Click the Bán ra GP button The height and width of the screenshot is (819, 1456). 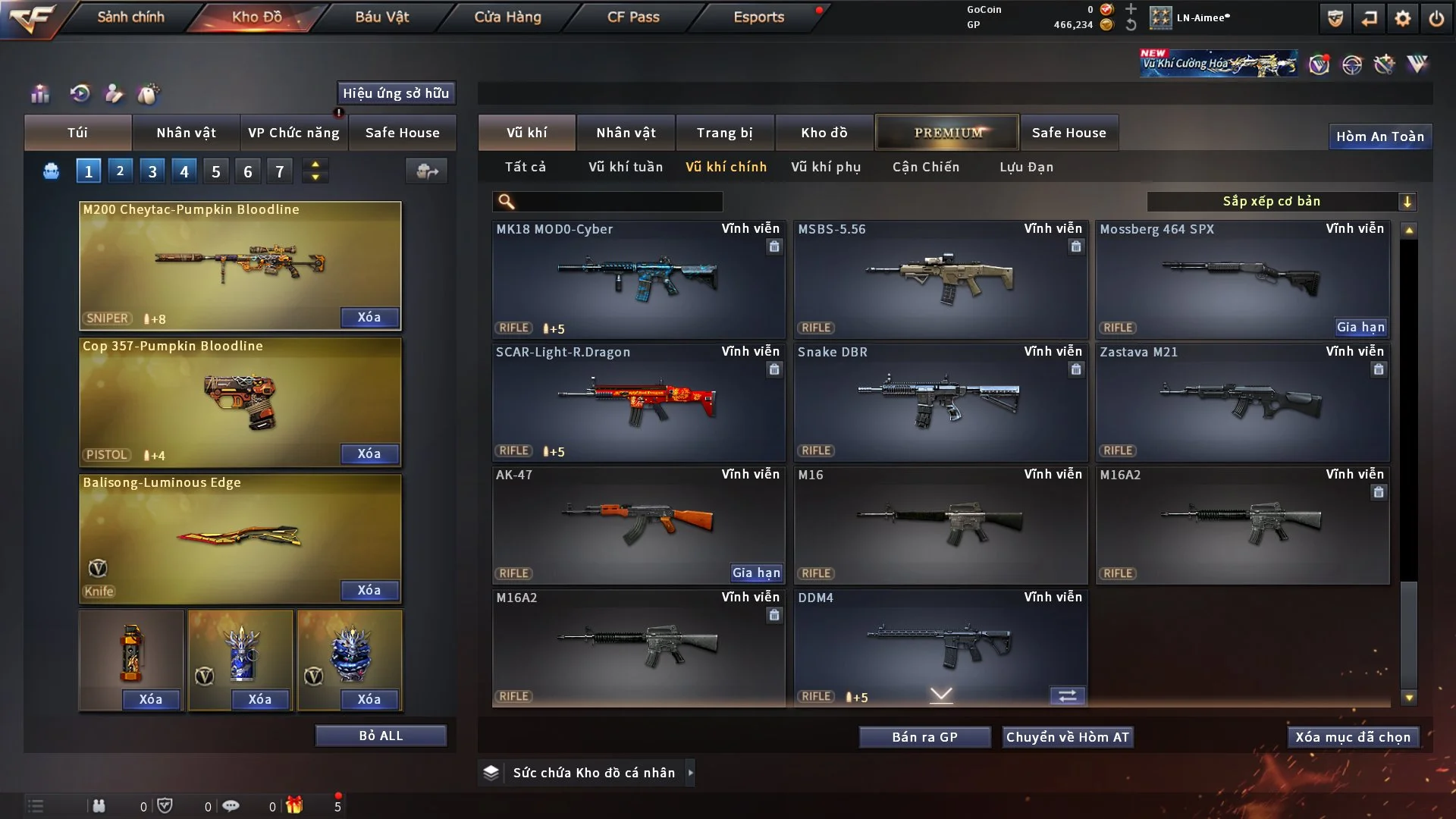pos(924,737)
